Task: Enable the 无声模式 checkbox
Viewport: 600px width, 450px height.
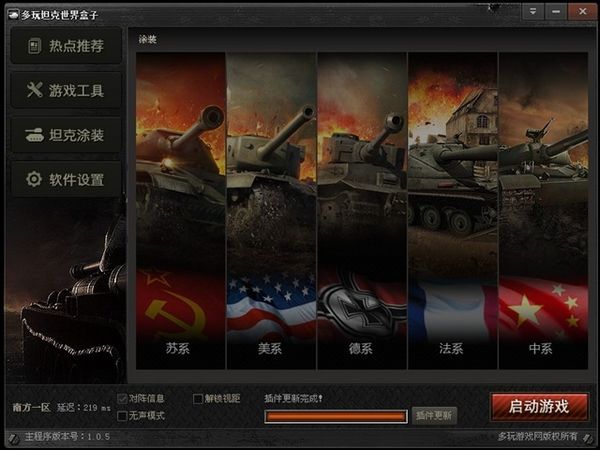Action: 122,415
